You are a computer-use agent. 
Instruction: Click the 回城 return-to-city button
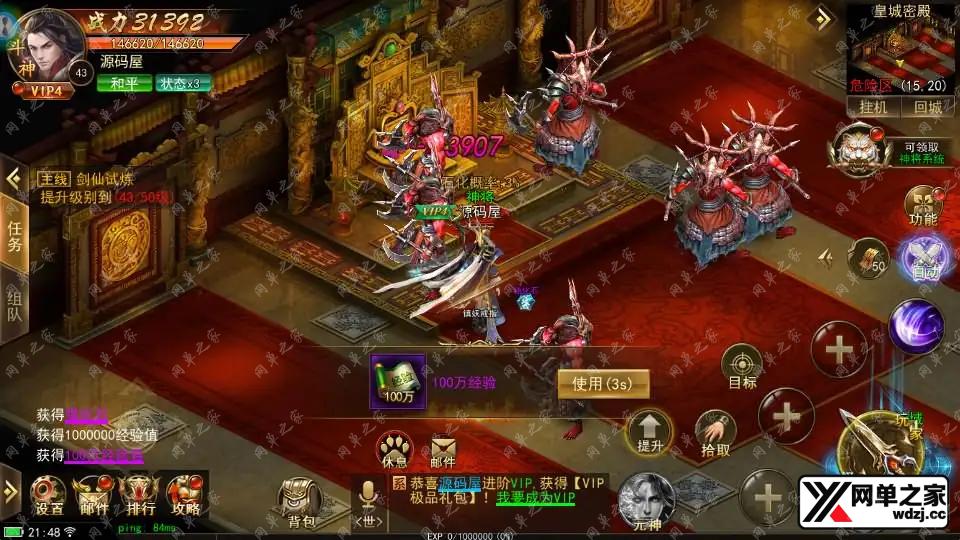pyautogui.click(x=926, y=108)
